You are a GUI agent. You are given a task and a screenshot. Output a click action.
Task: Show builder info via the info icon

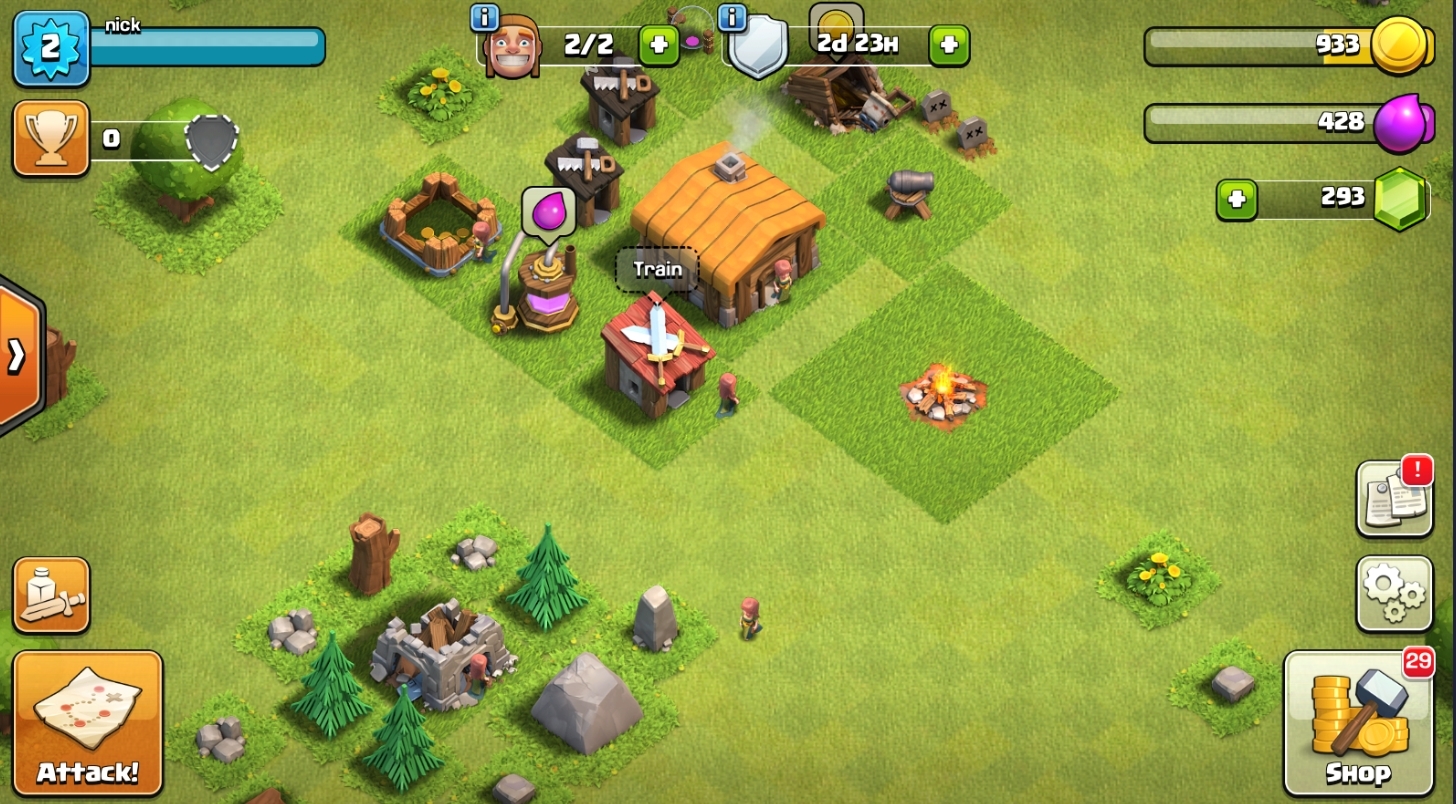[484, 17]
